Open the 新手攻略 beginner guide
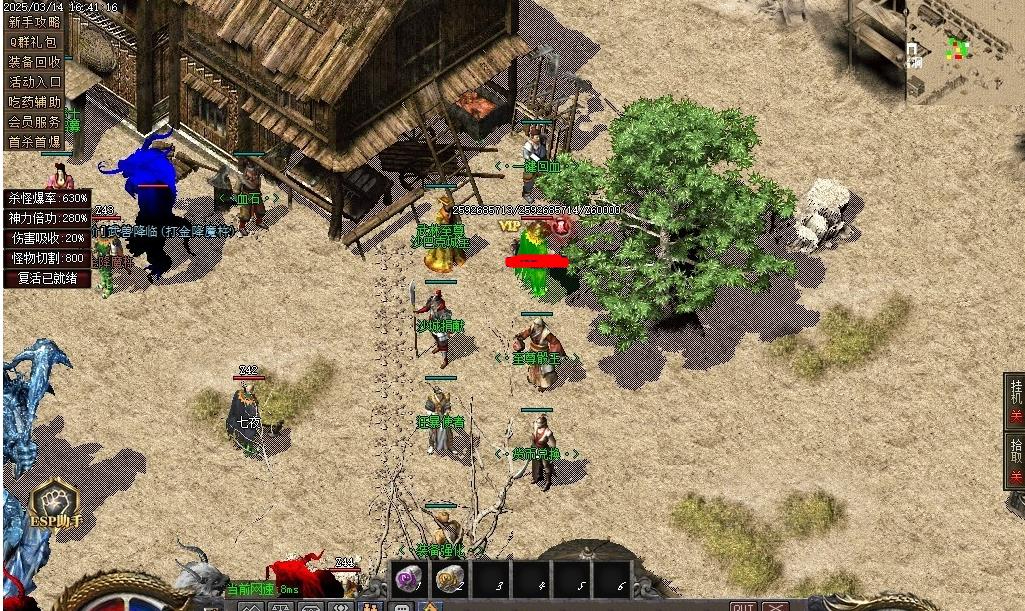 coord(35,22)
